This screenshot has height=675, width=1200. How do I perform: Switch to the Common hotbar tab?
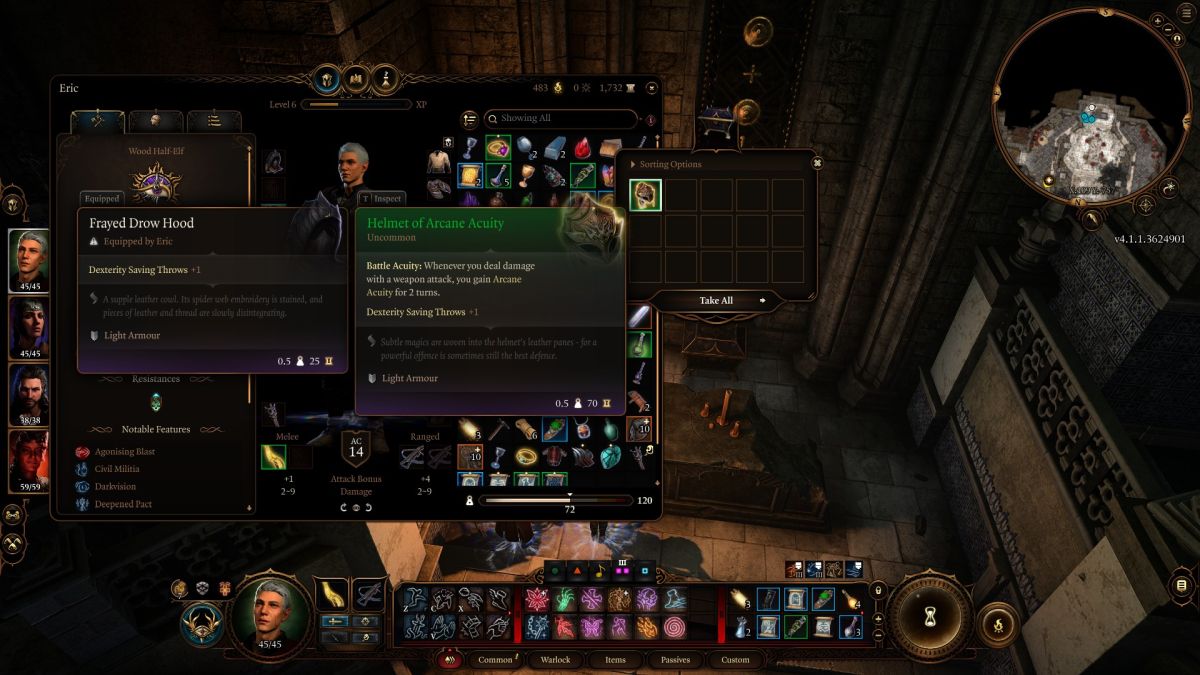(x=495, y=660)
